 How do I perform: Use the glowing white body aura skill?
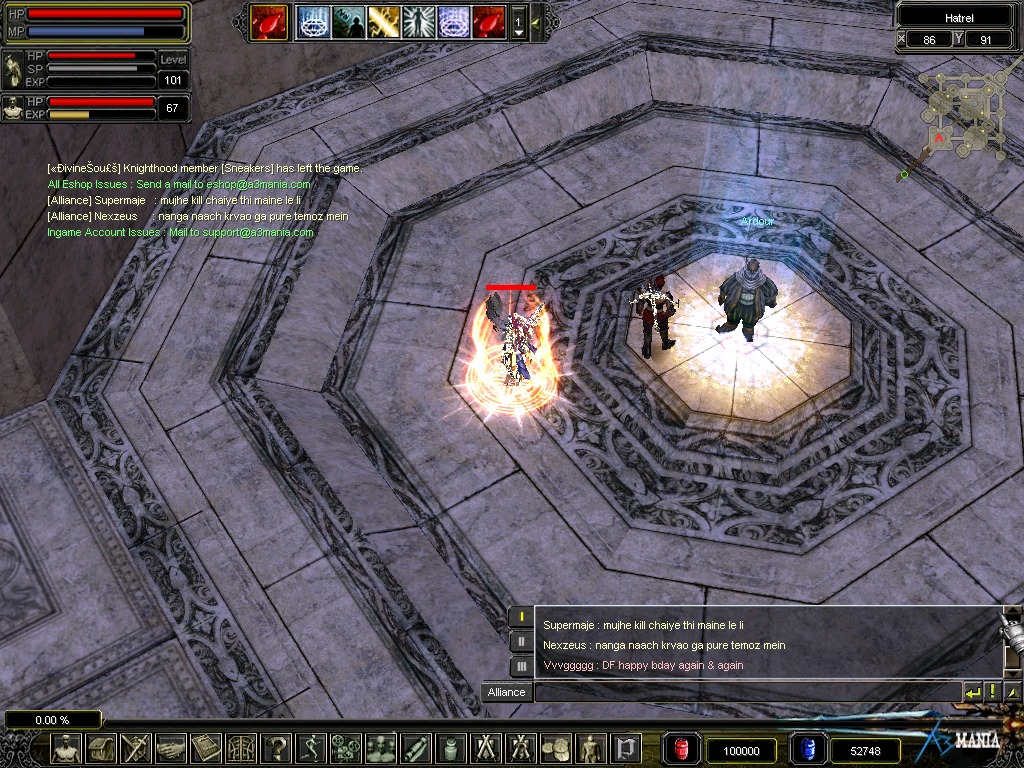point(418,21)
